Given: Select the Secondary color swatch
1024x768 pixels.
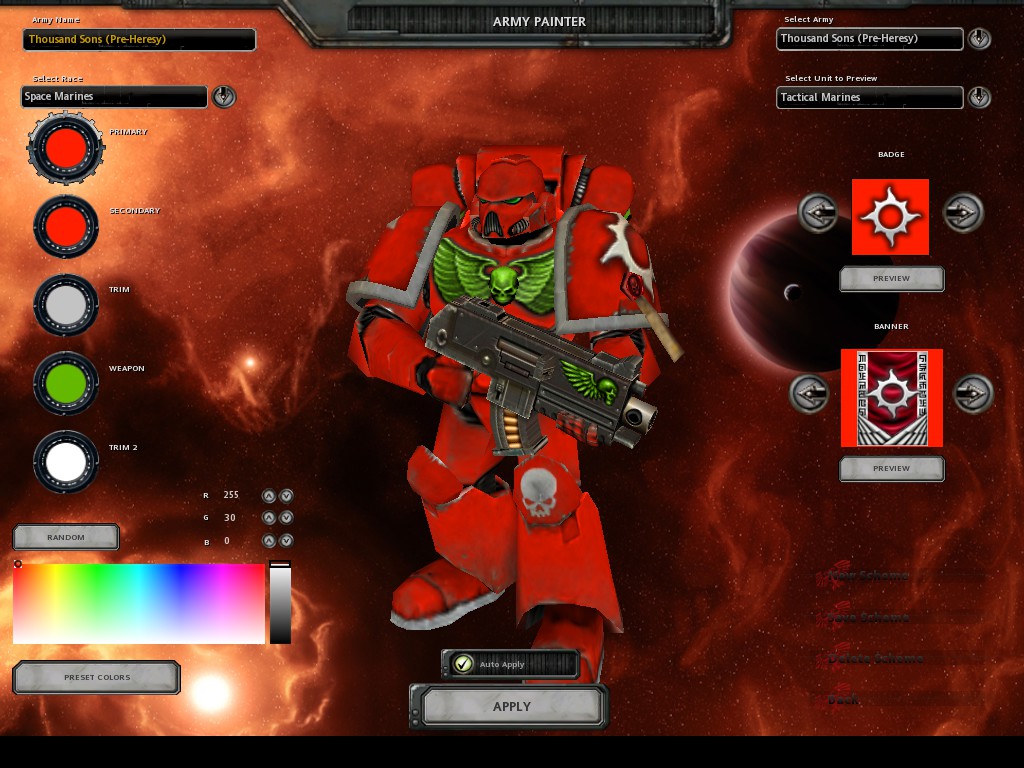Looking at the screenshot, I should tap(66, 227).
